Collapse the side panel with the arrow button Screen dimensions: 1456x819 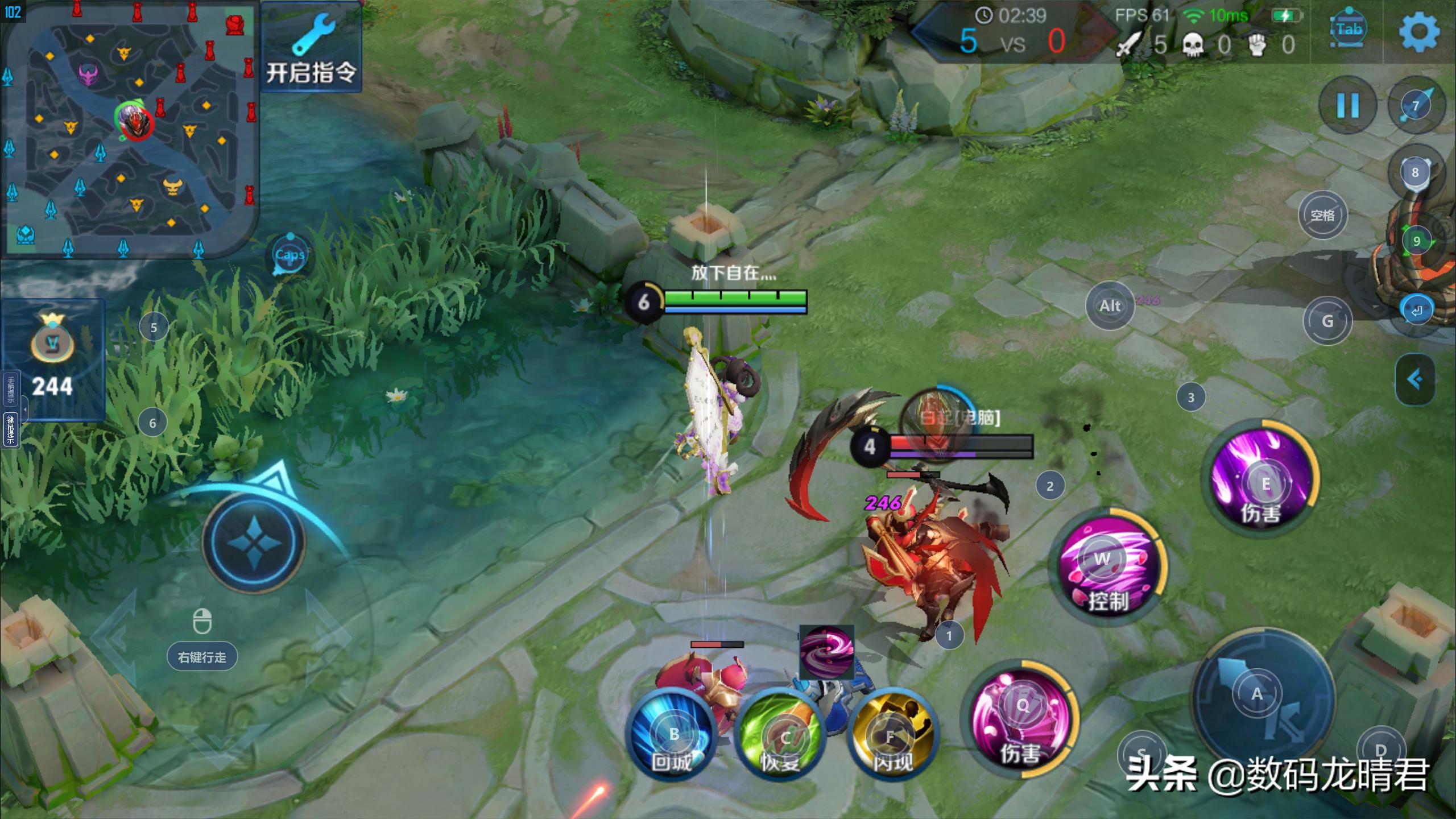point(1415,379)
